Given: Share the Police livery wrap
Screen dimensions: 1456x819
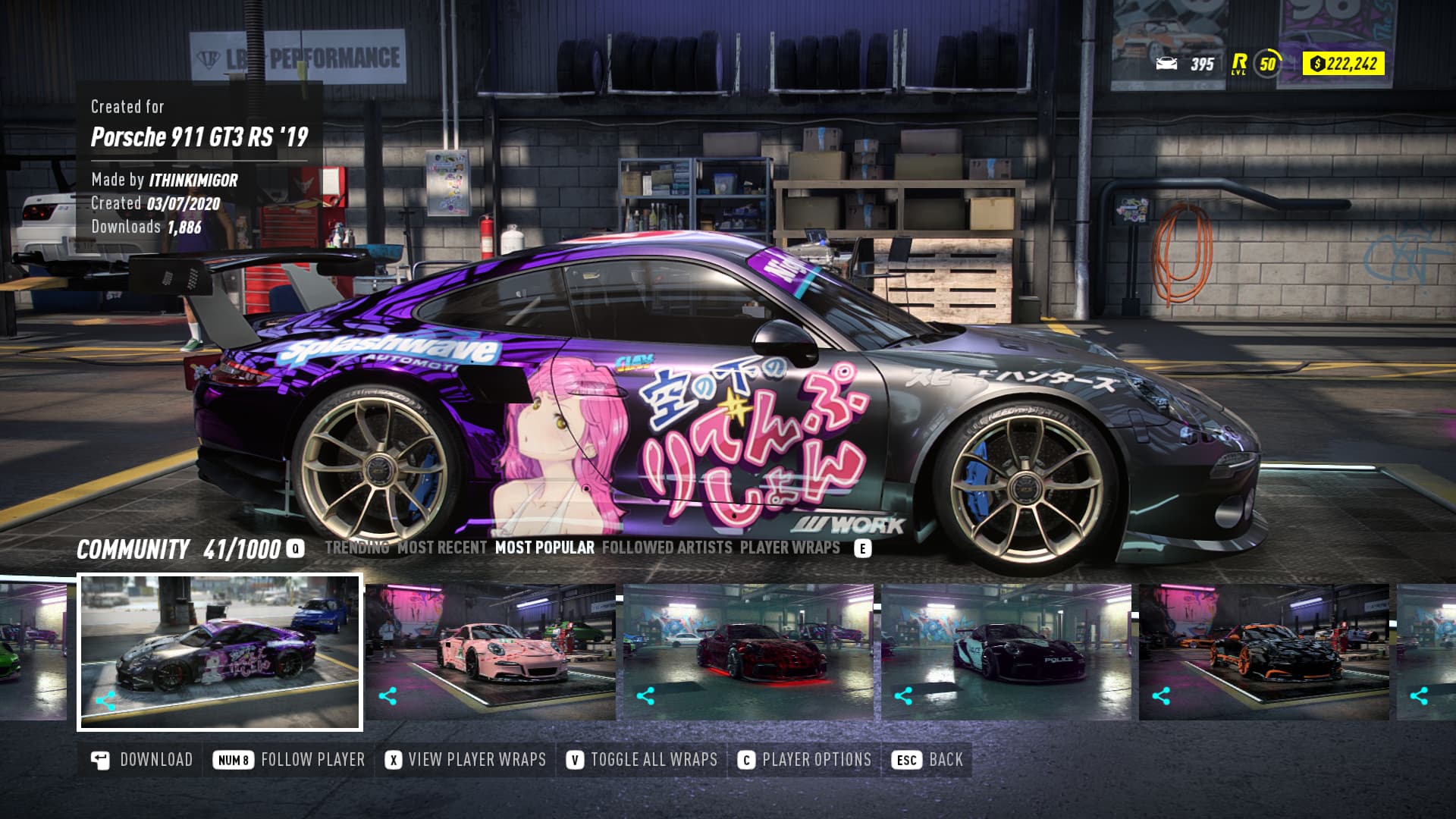Looking at the screenshot, I should (x=903, y=696).
